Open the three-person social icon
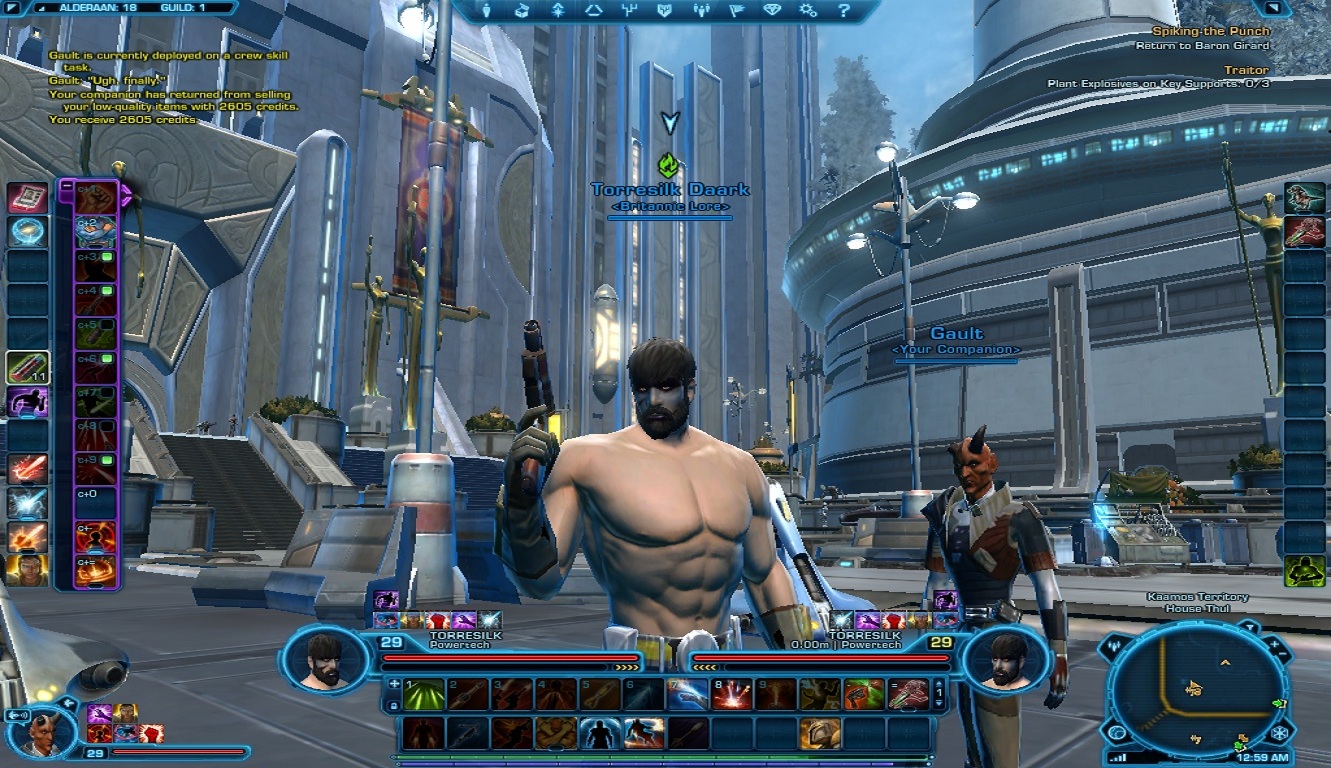The image size is (1331, 768). click(699, 12)
